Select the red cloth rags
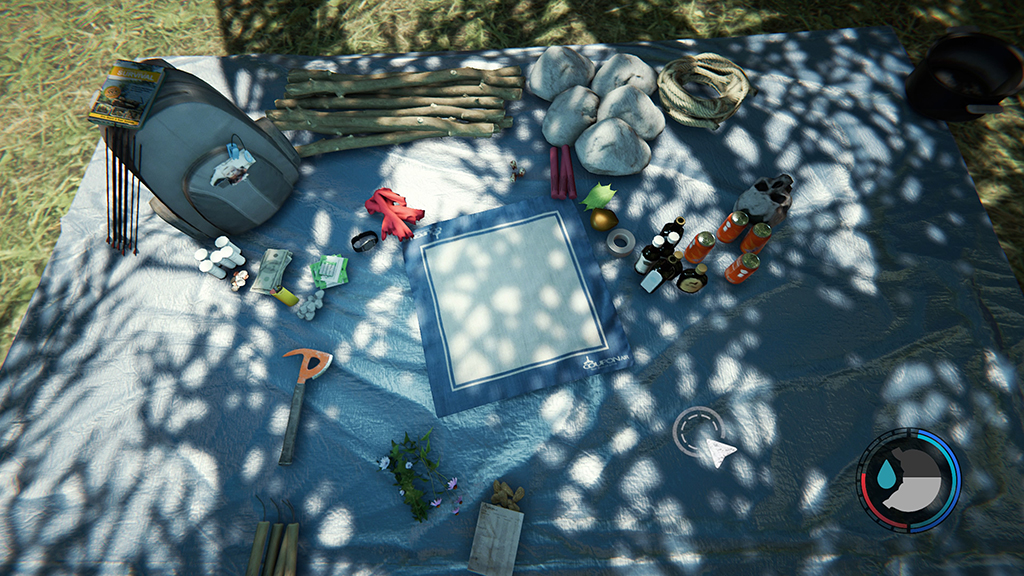 point(393,212)
